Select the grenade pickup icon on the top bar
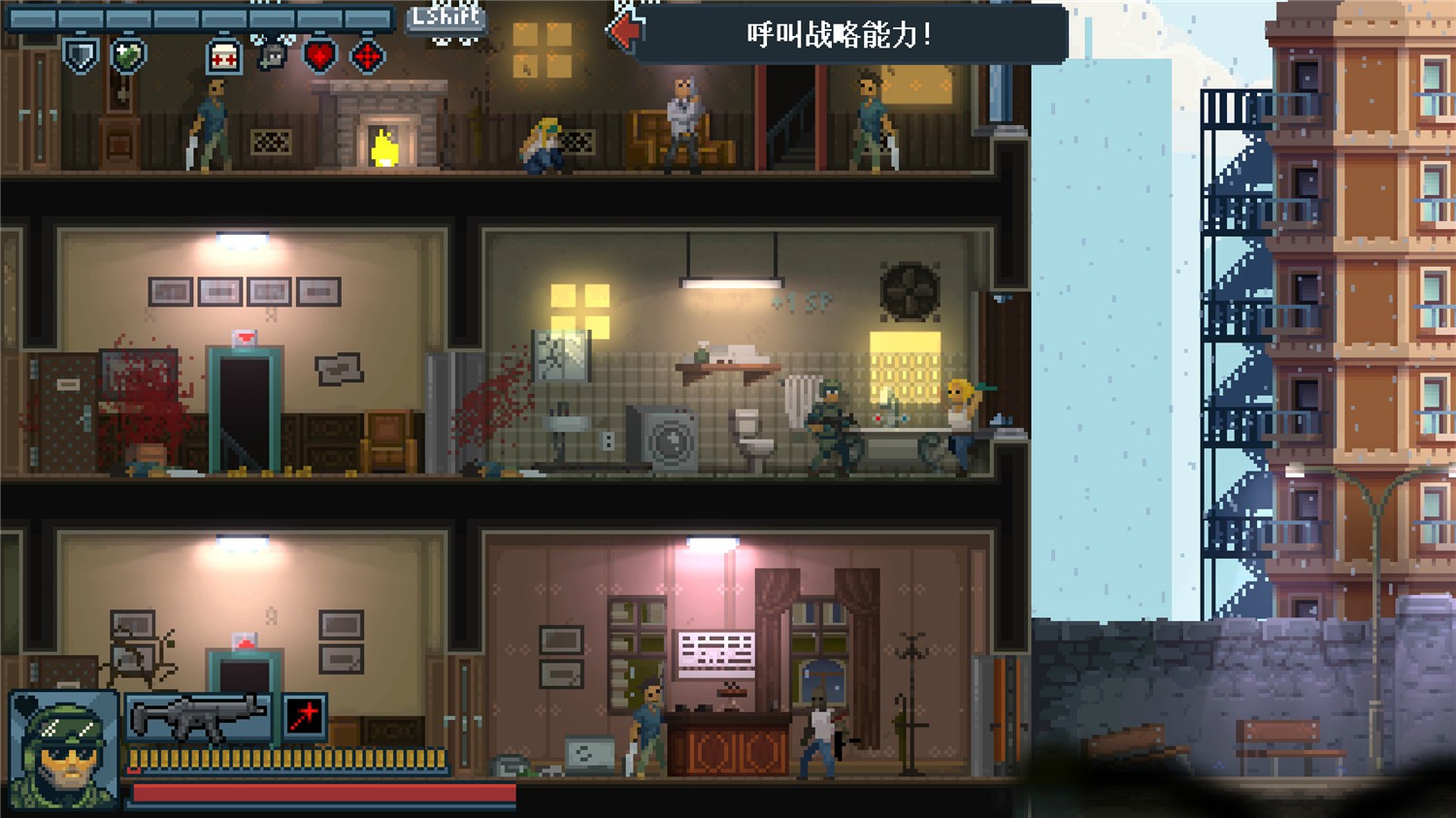Image resolution: width=1456 pixels, height=818 pixels. [x=272, y=53]
